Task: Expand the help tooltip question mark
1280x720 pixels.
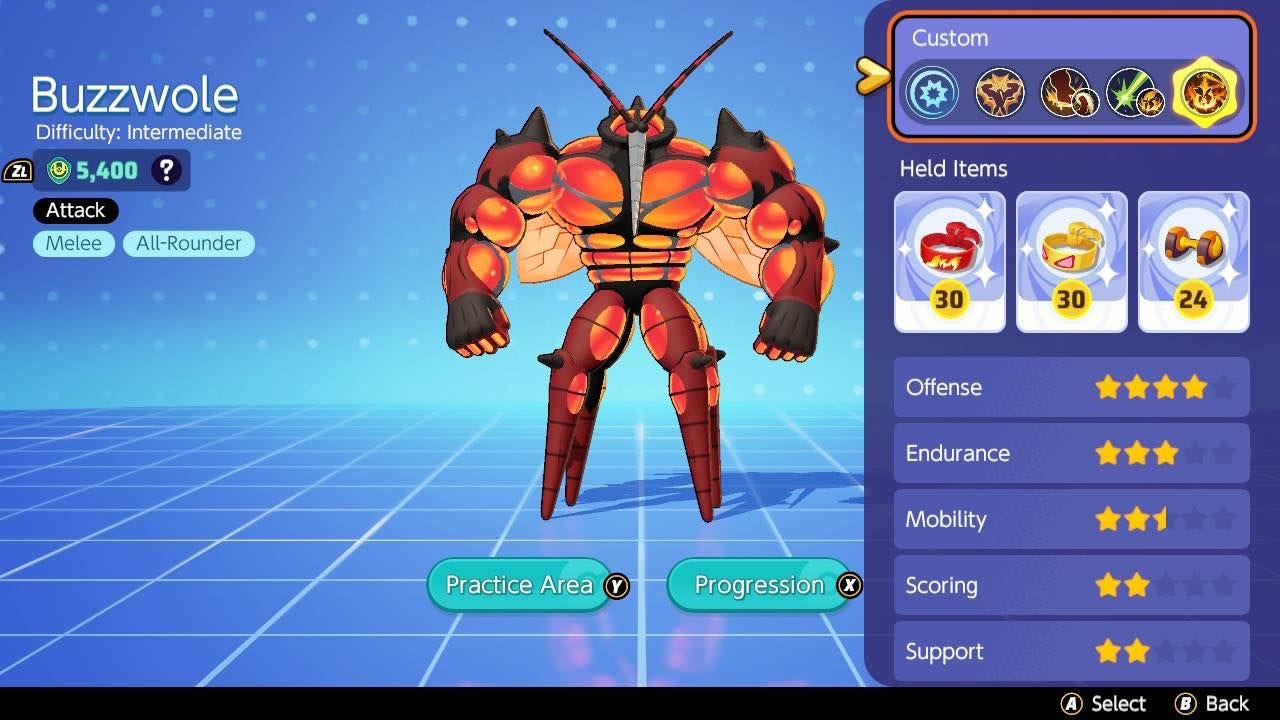Action: [x=165, y=170]
